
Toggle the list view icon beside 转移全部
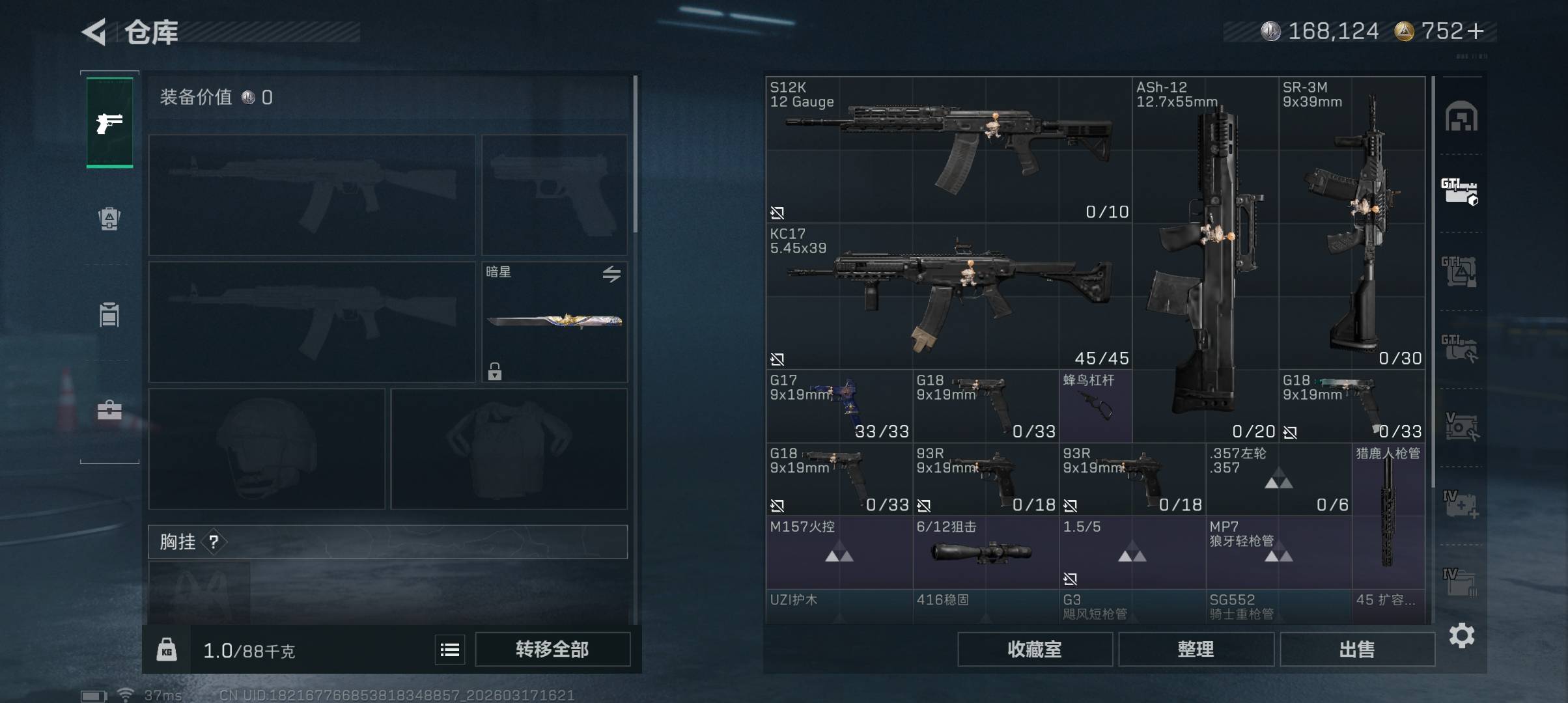pyautogui.click(x=450, y=650)
